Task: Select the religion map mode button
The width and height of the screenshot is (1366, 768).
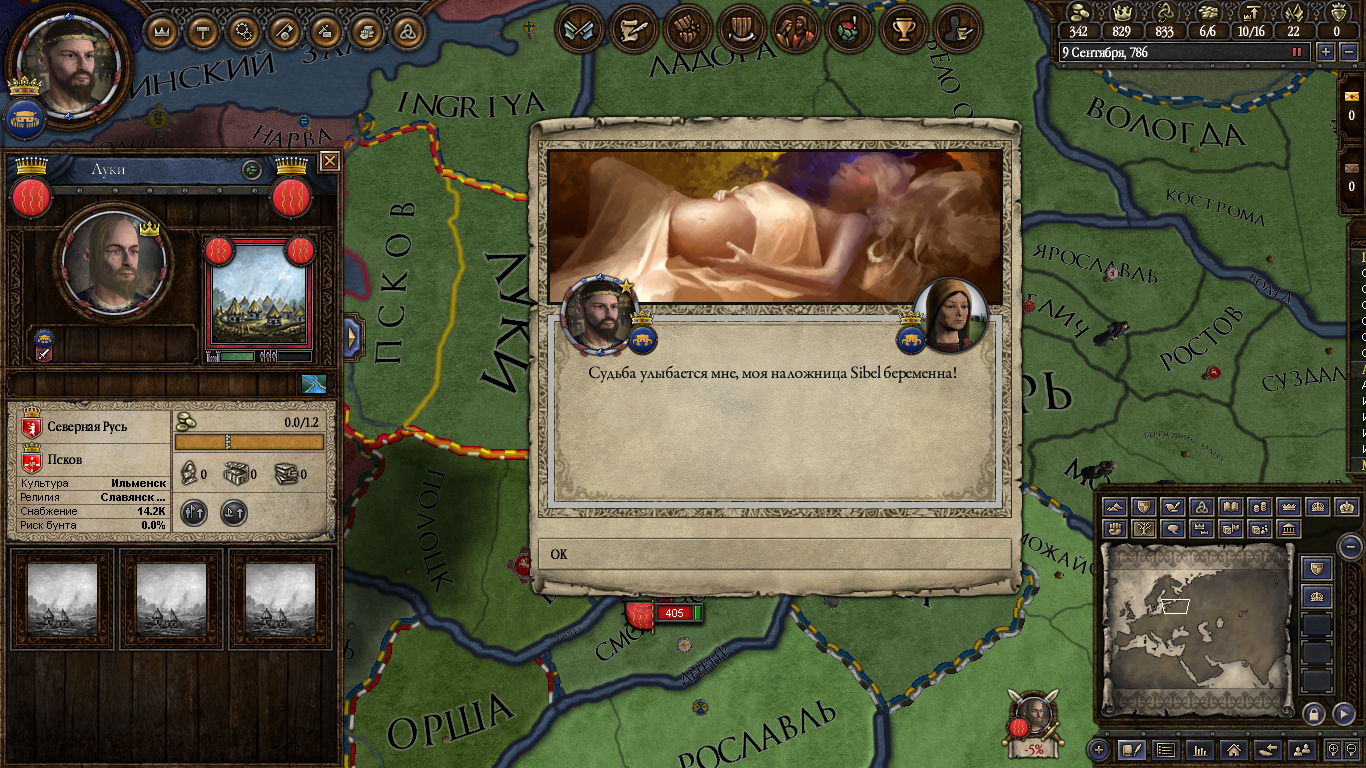Action: (x=1203, y=507)
